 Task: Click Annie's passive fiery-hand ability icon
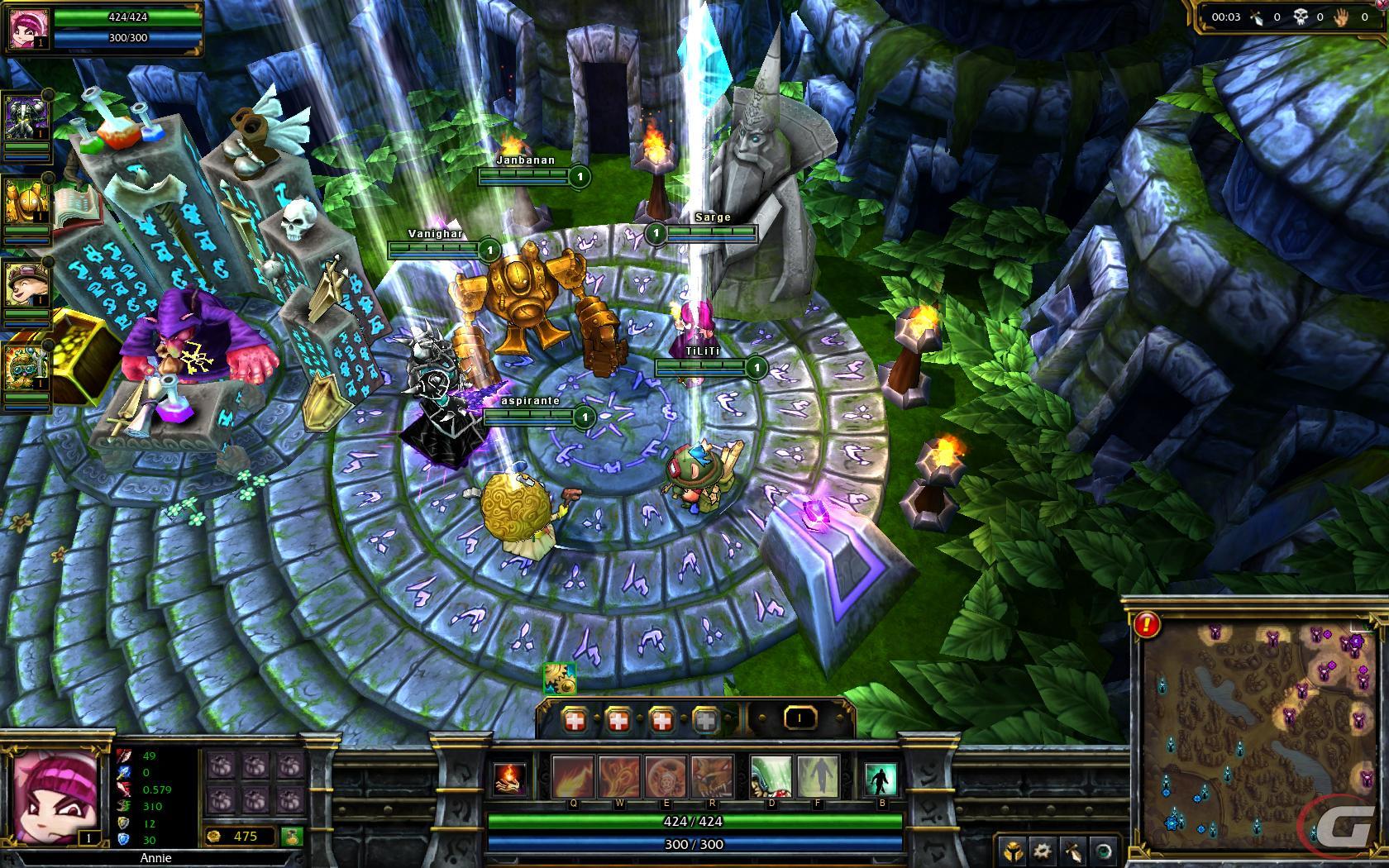point(509,780)
